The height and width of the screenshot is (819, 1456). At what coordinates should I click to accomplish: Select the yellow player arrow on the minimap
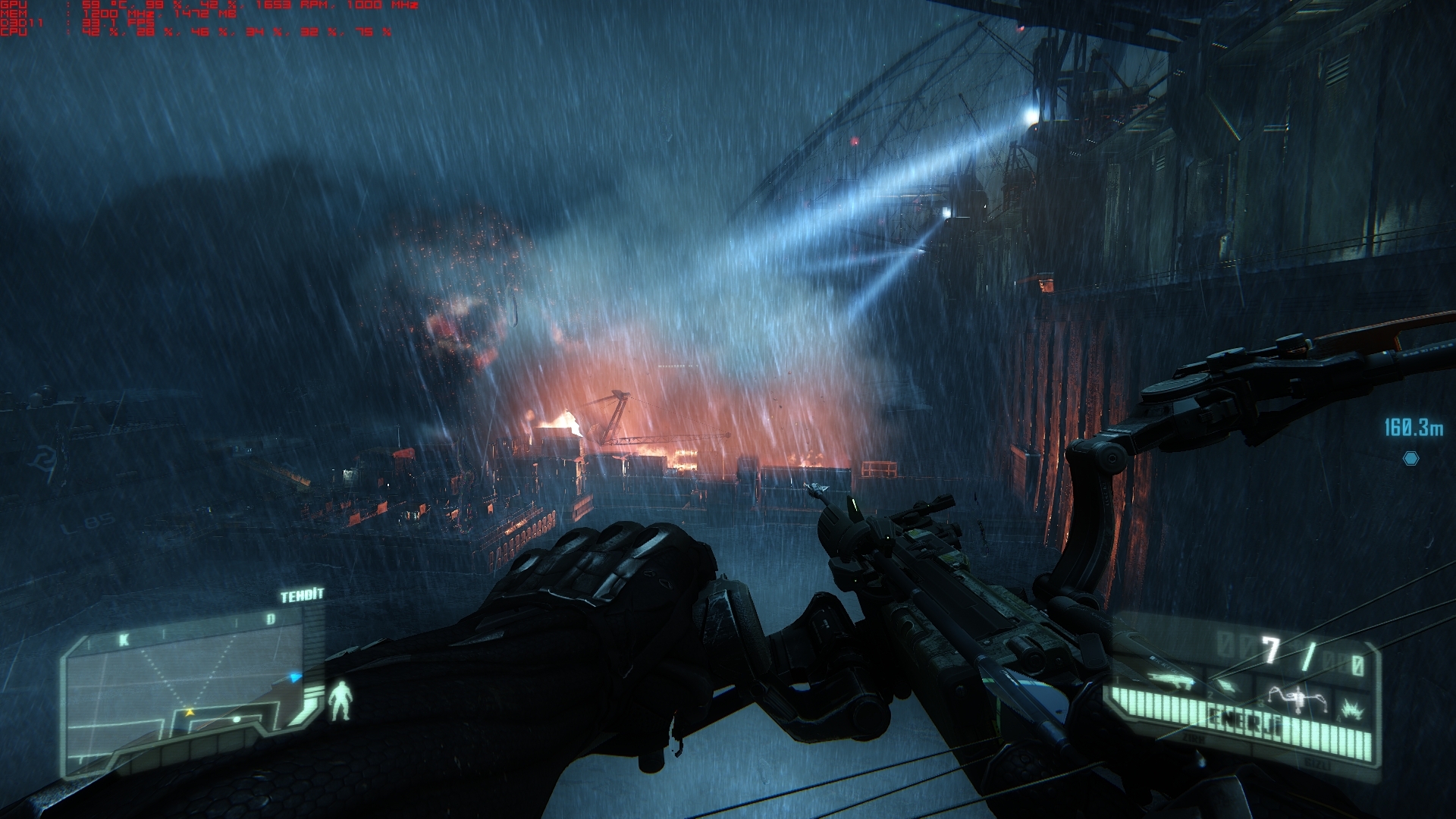coord(190,712)
